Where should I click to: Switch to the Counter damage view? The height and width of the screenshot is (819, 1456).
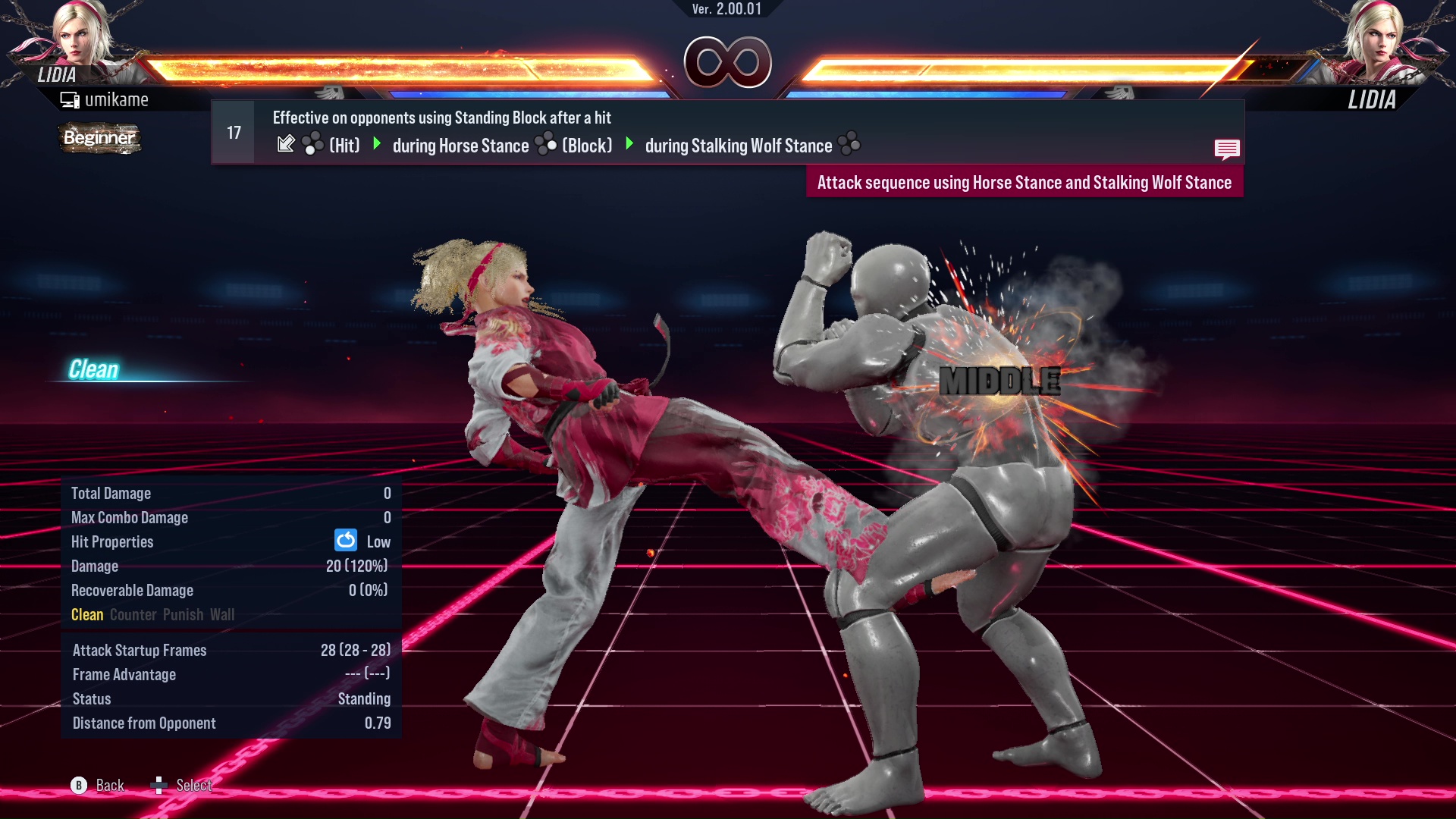pos(133,614)
